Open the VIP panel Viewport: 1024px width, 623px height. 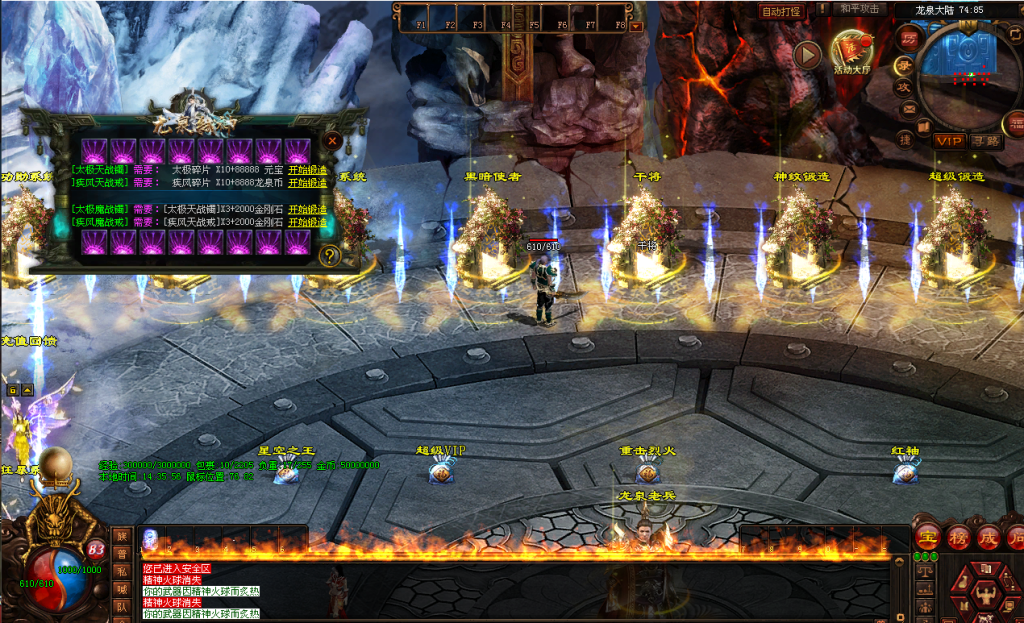coord(948,141)
